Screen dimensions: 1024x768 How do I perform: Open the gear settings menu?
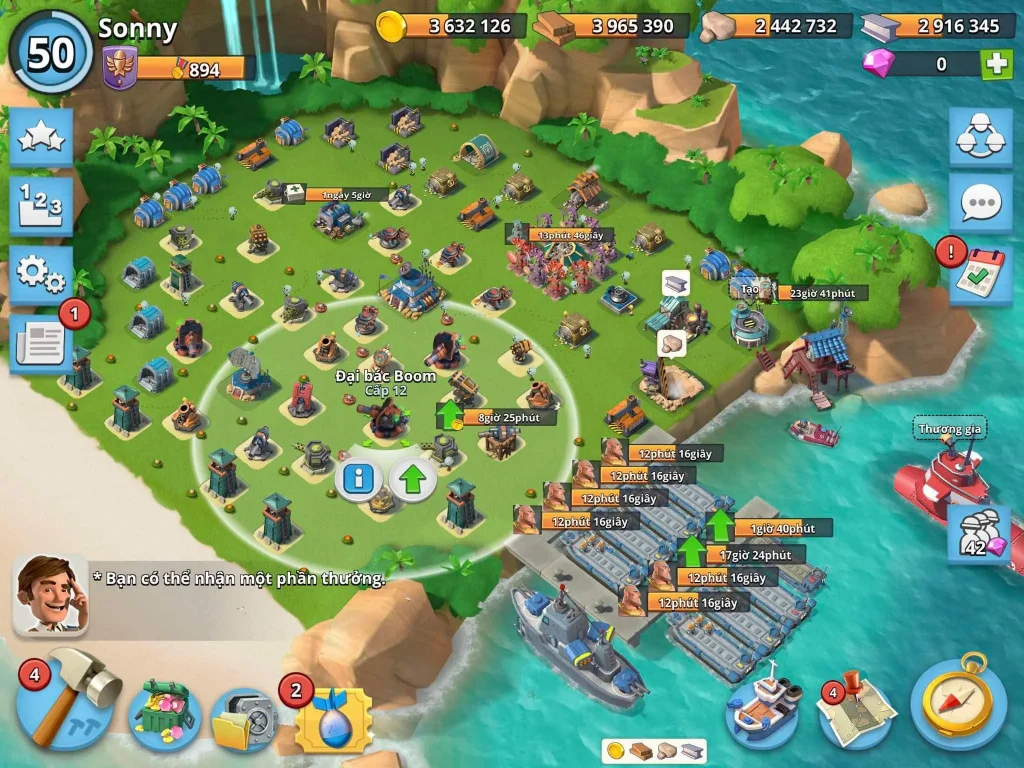click(x=41, y=272)
